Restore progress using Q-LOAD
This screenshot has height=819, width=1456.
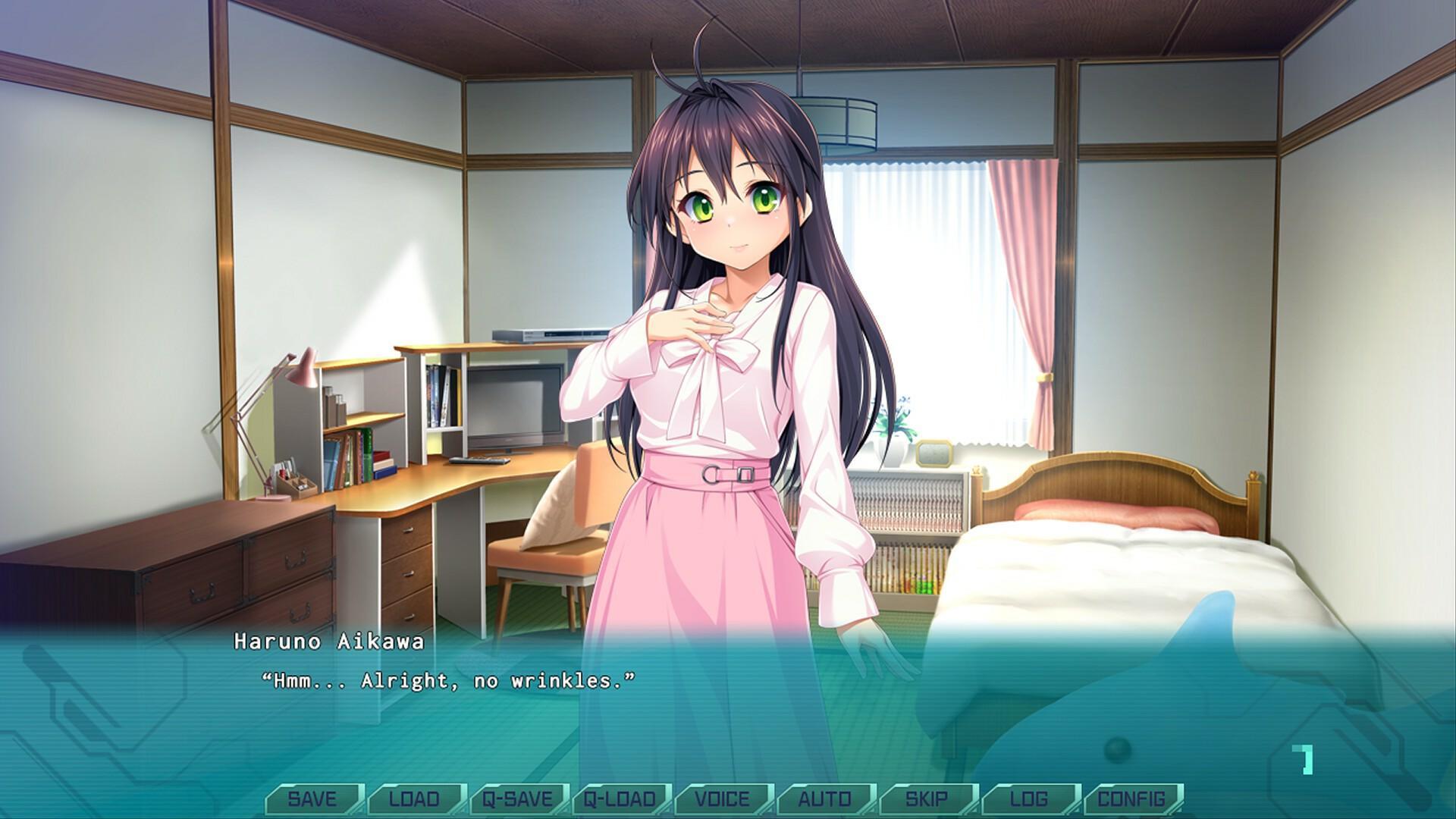pos(622,798)
